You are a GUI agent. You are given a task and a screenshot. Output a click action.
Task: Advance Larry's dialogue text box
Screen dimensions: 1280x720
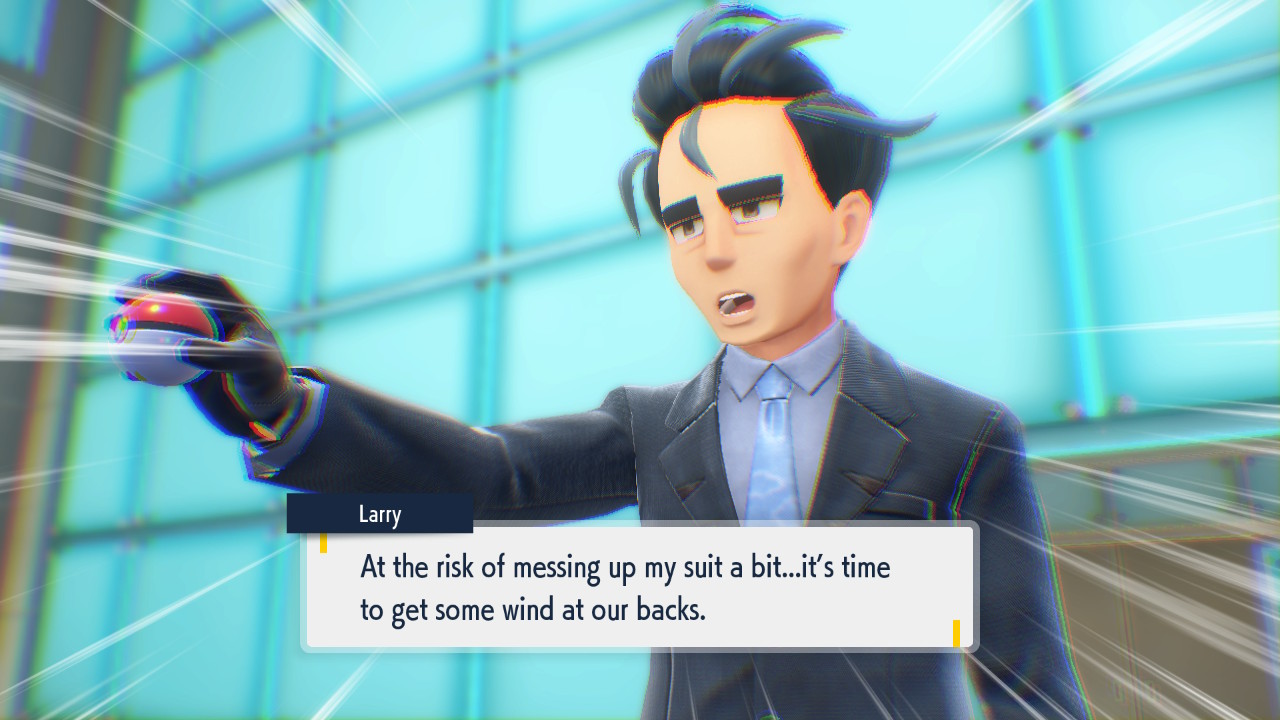tap(640, 587)
